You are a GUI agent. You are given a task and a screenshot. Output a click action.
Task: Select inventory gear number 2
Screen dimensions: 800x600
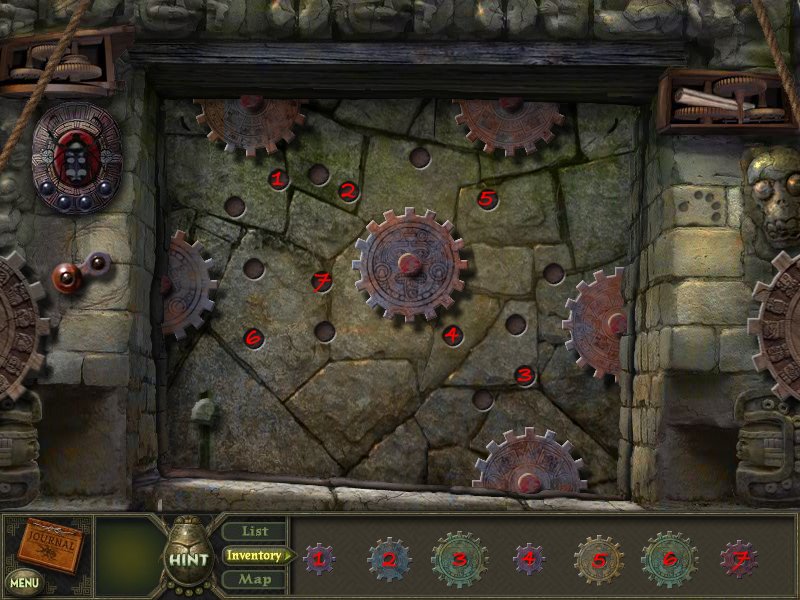coord(389,559)
